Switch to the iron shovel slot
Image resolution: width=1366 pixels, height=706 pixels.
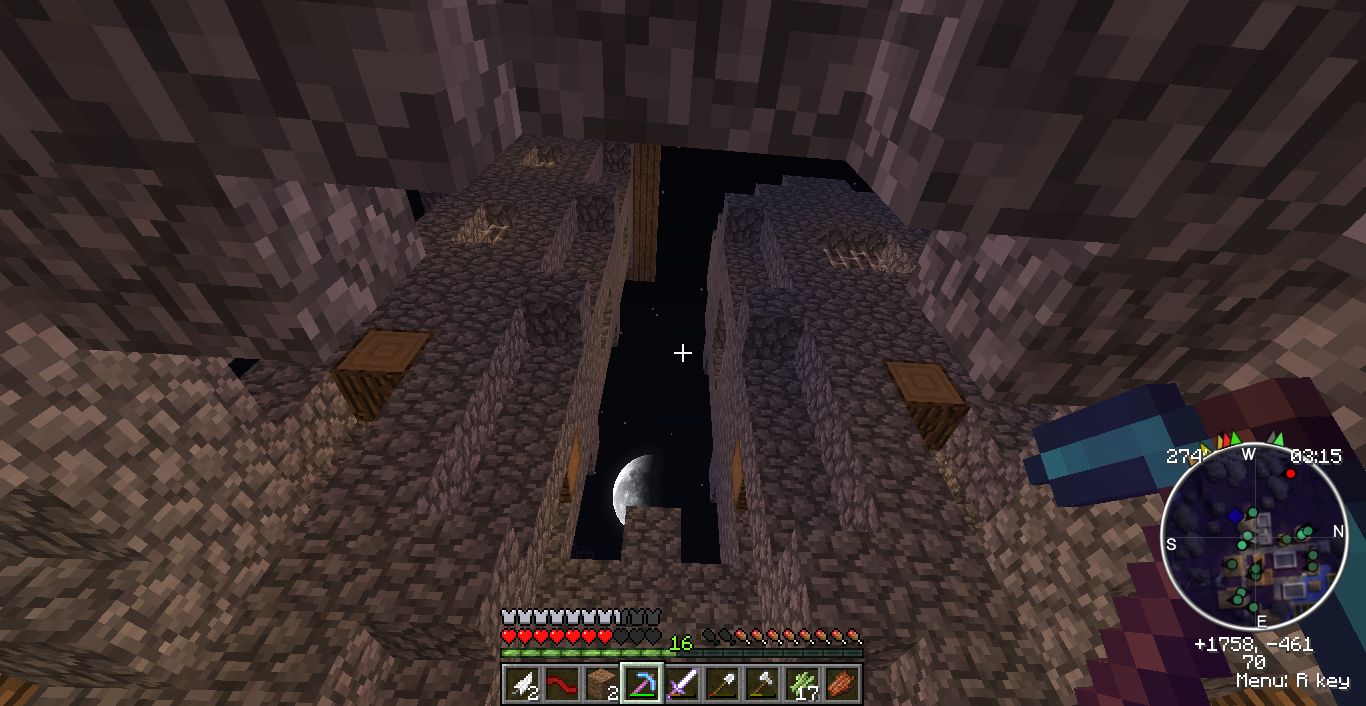[x=721, y=684]
